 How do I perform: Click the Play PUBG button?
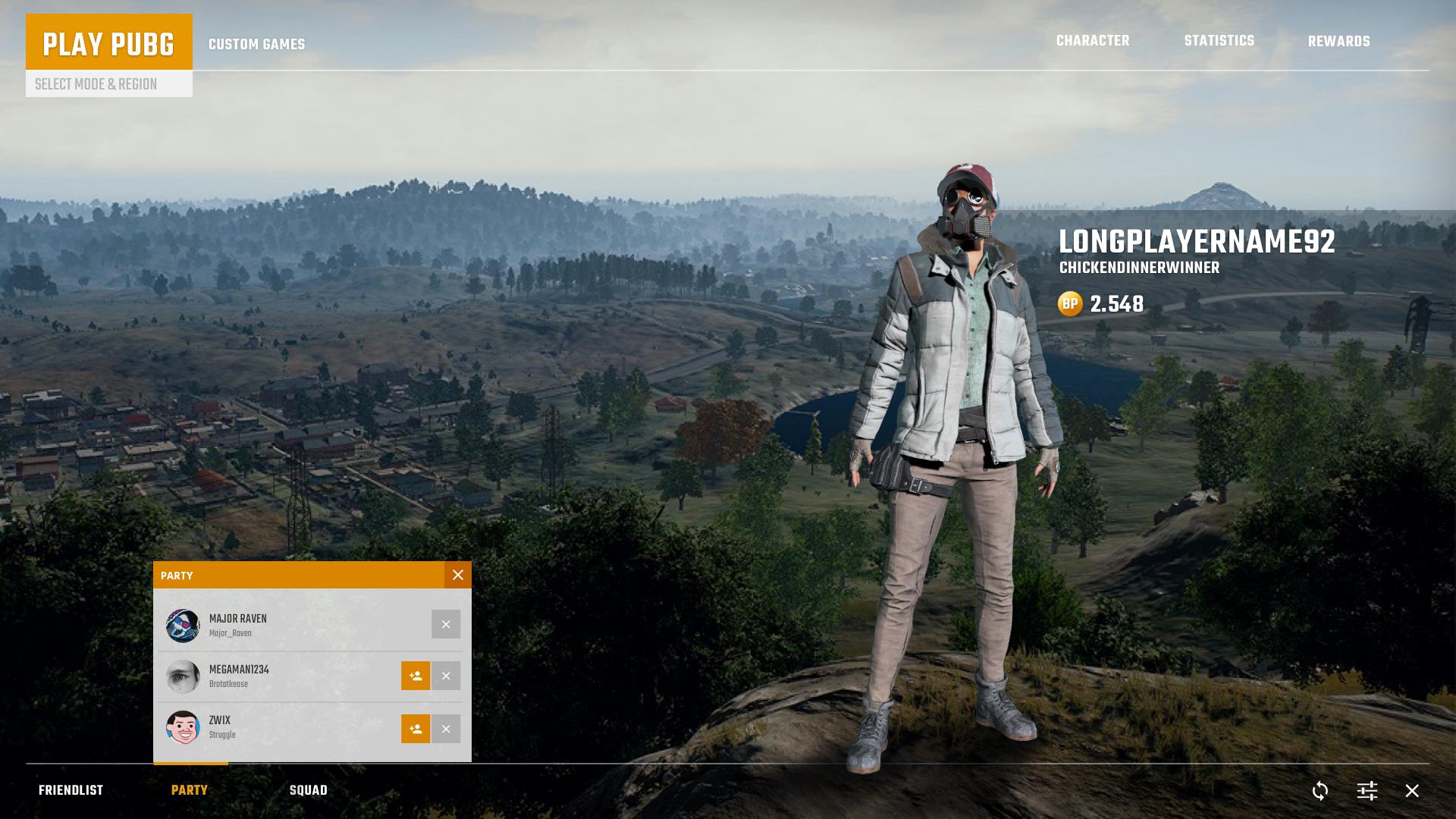(x=109, y=44)
